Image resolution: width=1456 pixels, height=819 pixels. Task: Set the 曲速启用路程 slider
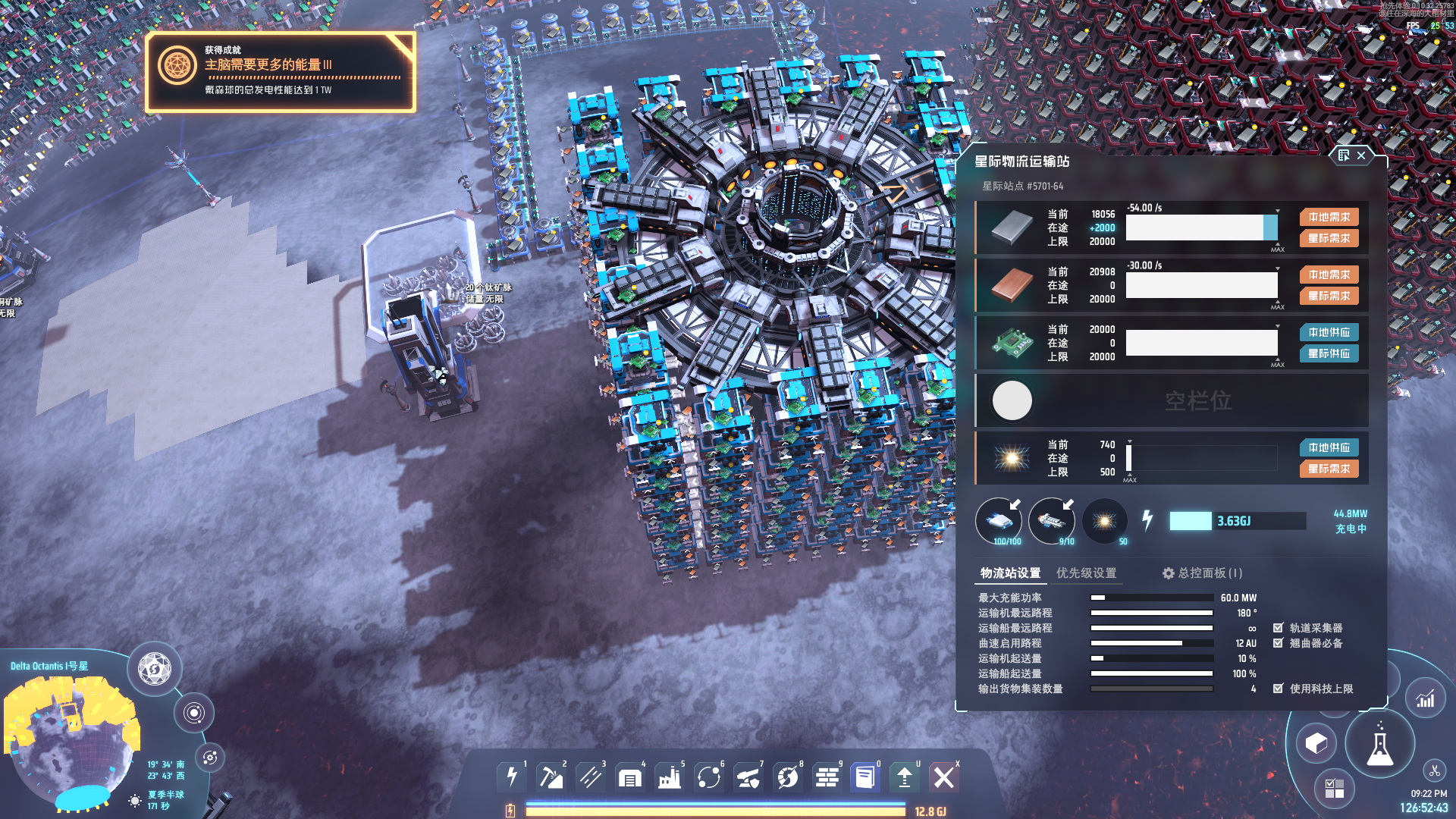click(x=1151, y=644)
